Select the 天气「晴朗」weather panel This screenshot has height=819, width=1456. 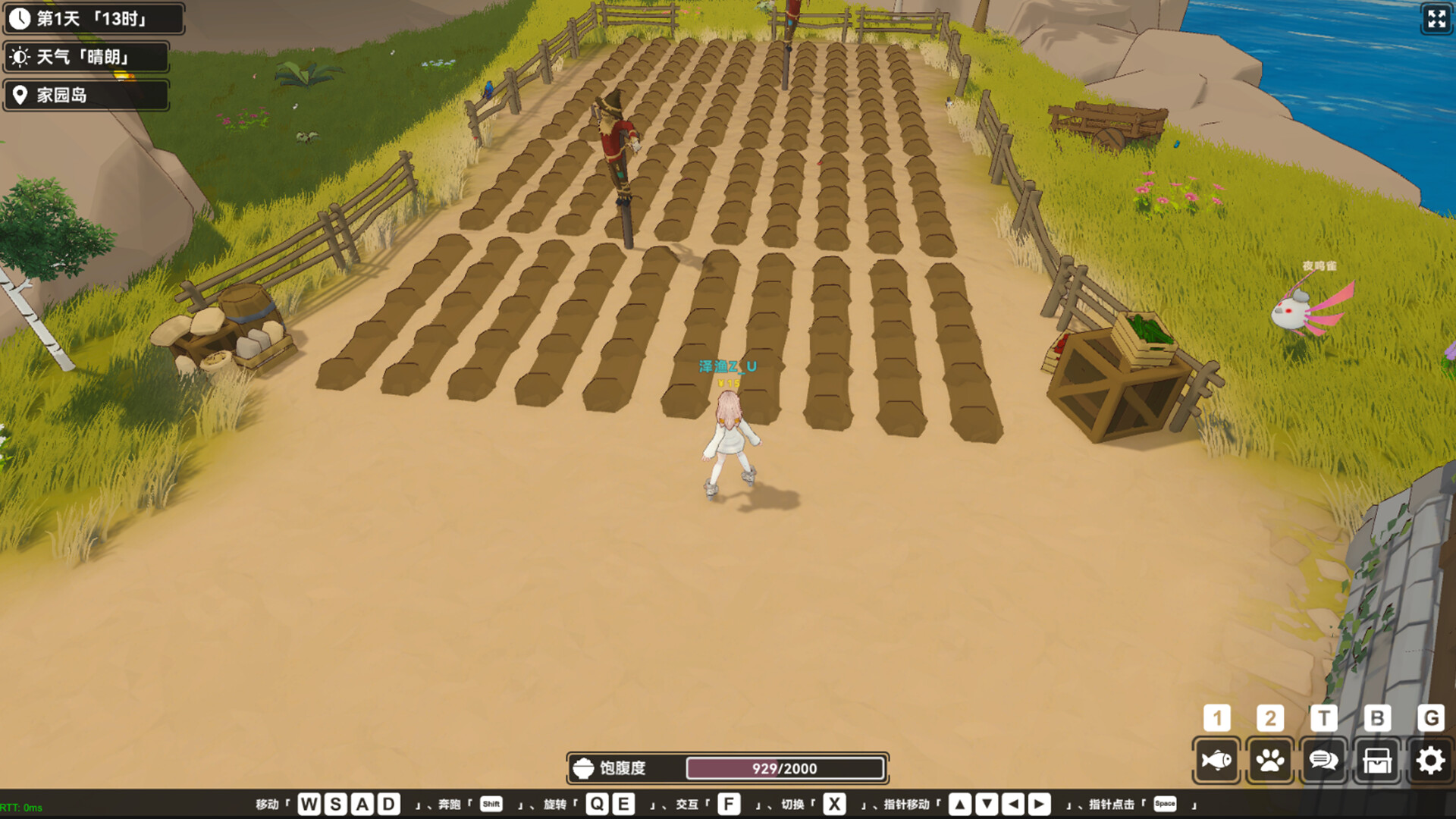coord(86,57)
